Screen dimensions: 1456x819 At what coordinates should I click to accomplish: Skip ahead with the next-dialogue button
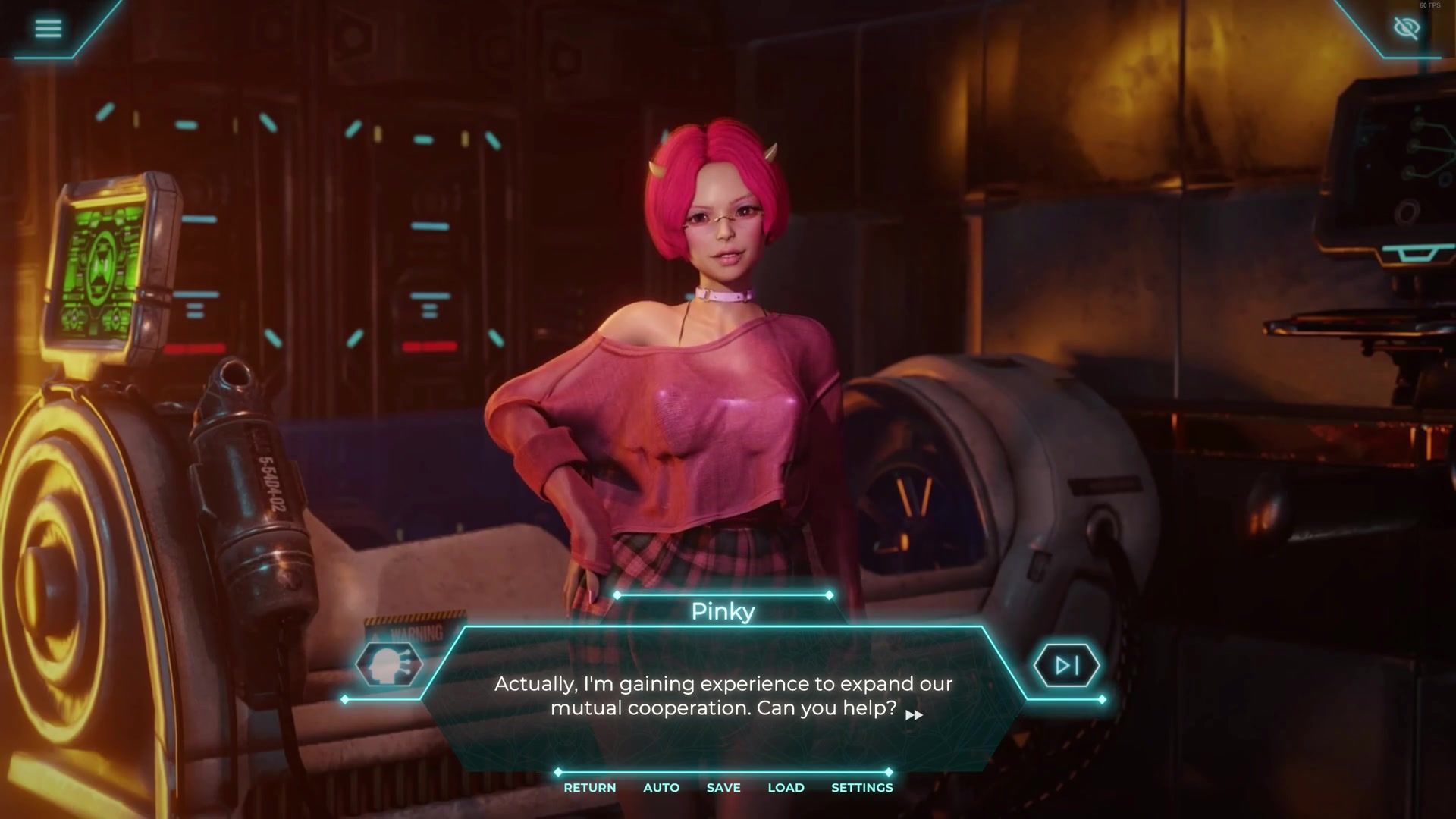click(x=1066, y=666)
